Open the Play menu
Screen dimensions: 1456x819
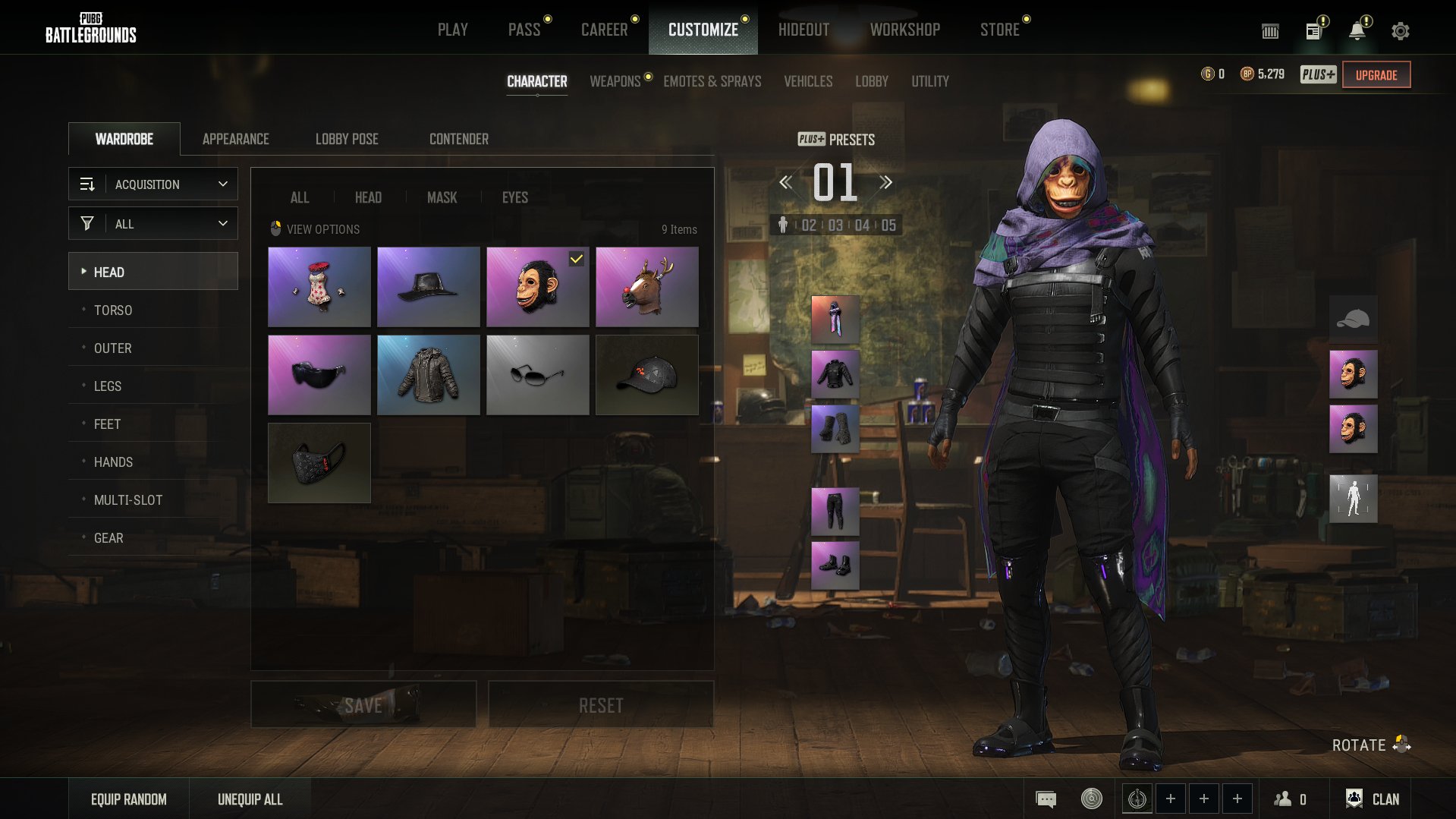click(452, 30)
